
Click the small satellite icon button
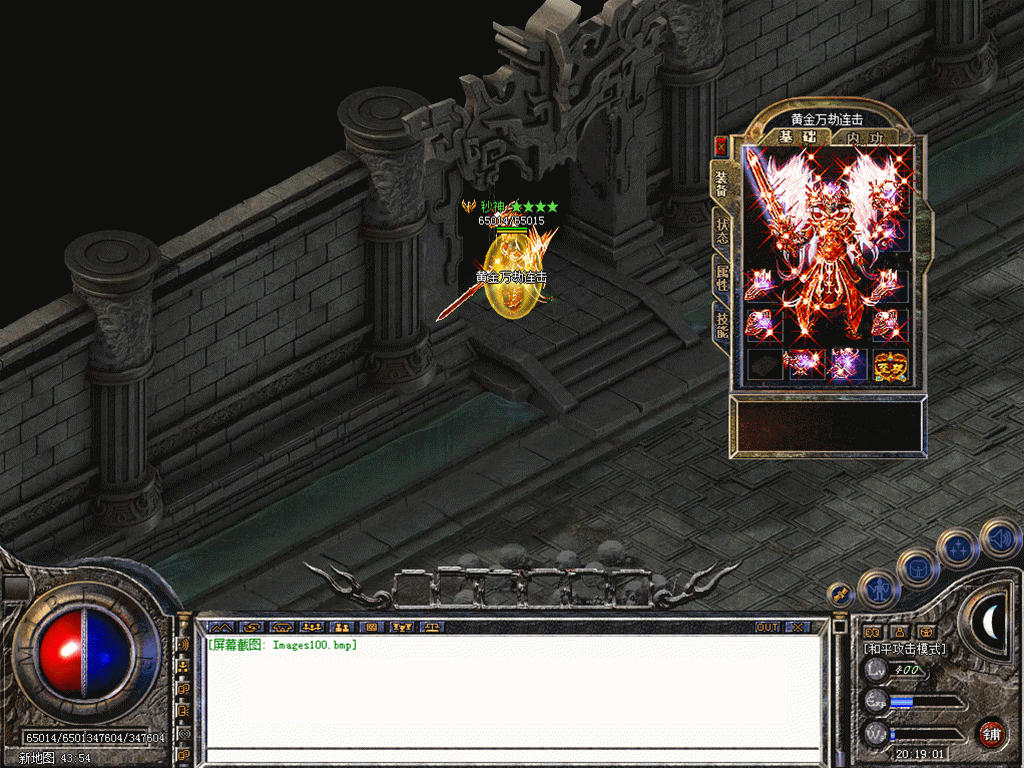[x=840, y=594]
